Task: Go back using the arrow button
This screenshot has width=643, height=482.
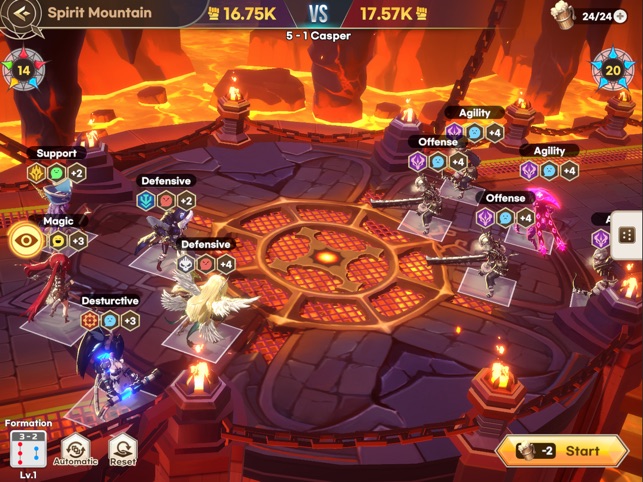Action: (23, 14)
